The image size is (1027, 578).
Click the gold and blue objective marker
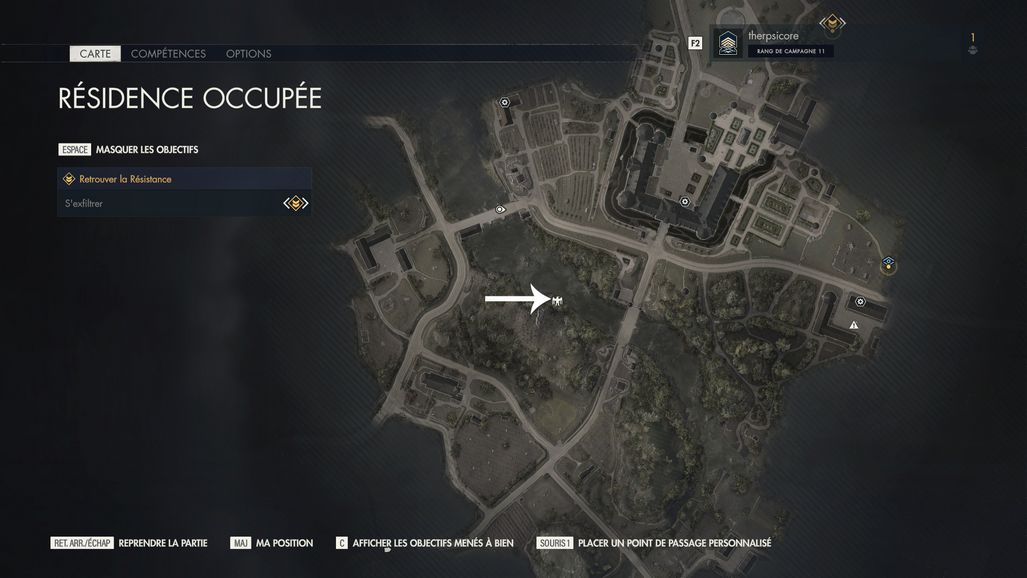pyautogui.click(x=887, y=265)
